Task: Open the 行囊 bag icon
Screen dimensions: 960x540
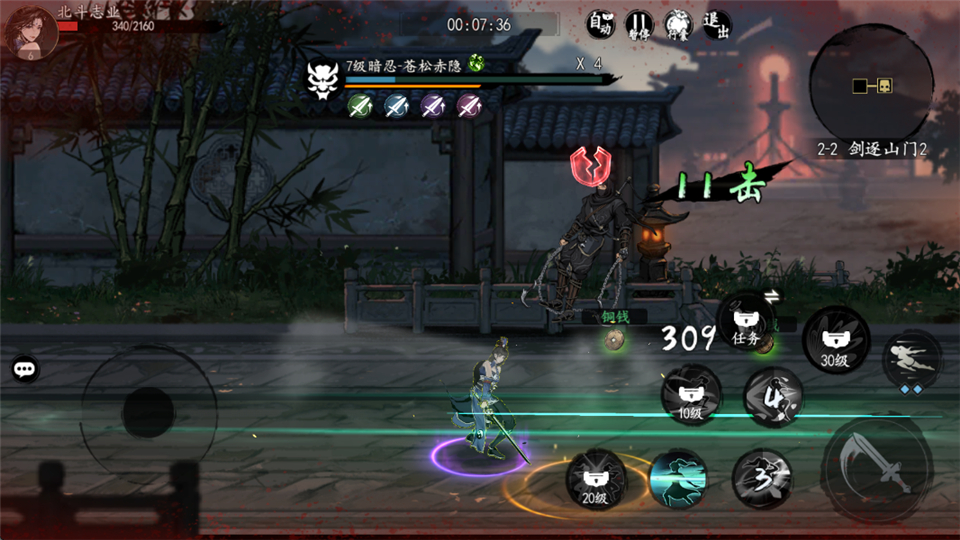Action: (x=678, y=24)
